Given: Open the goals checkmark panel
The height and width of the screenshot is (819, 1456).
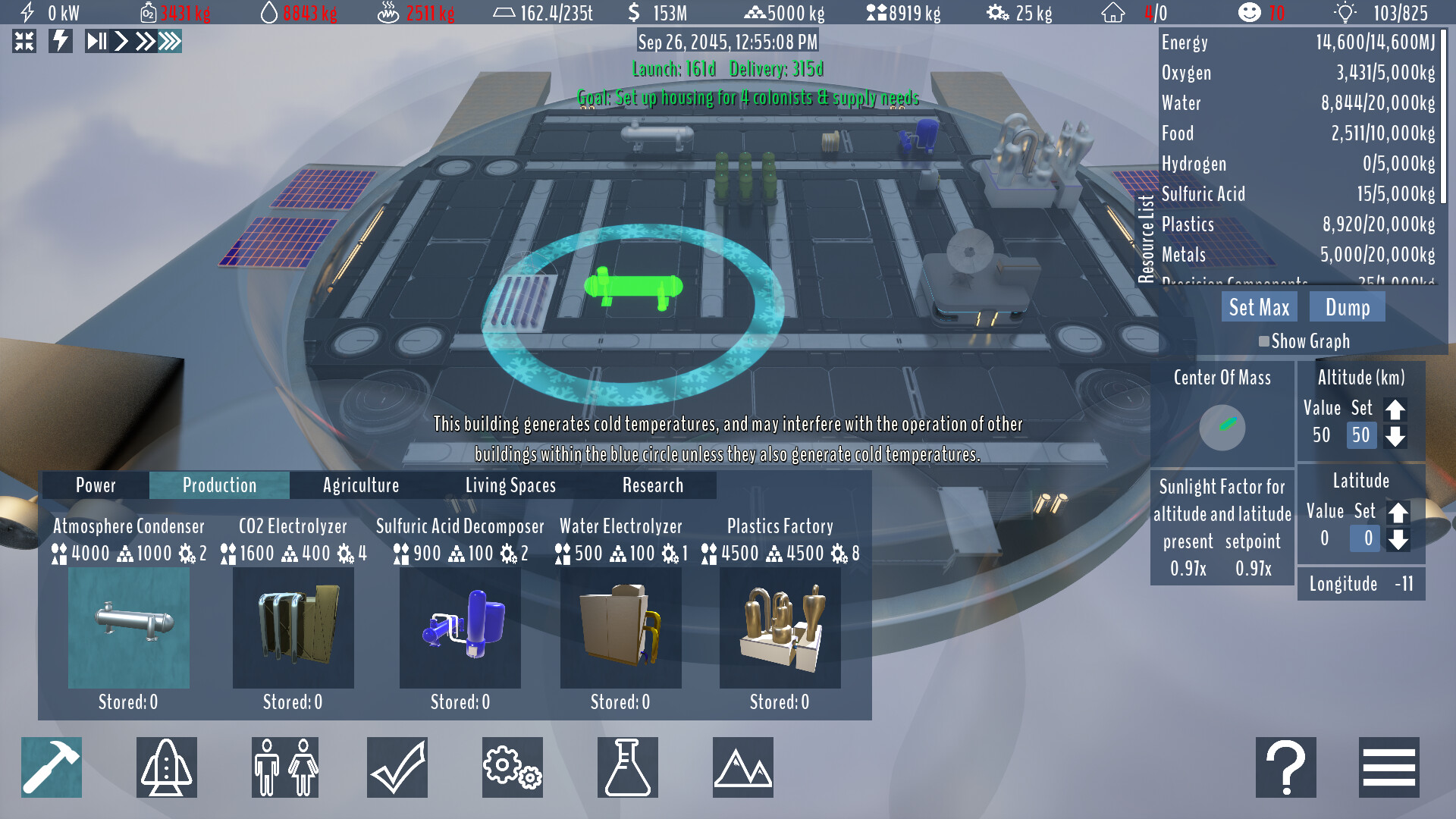Looking at the screenshot, I should pos(397,767).
